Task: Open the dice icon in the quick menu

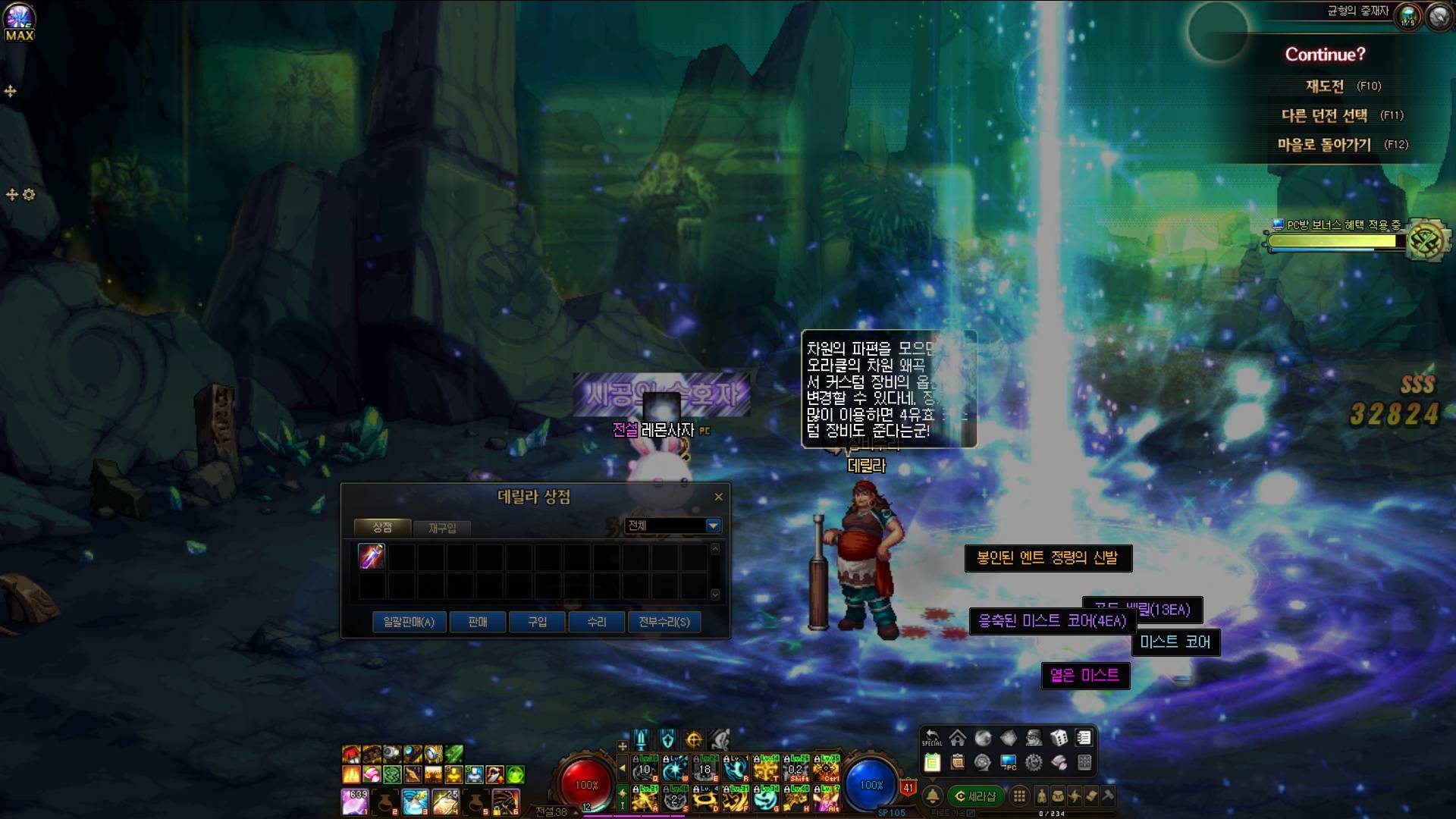Action: 1059,738
